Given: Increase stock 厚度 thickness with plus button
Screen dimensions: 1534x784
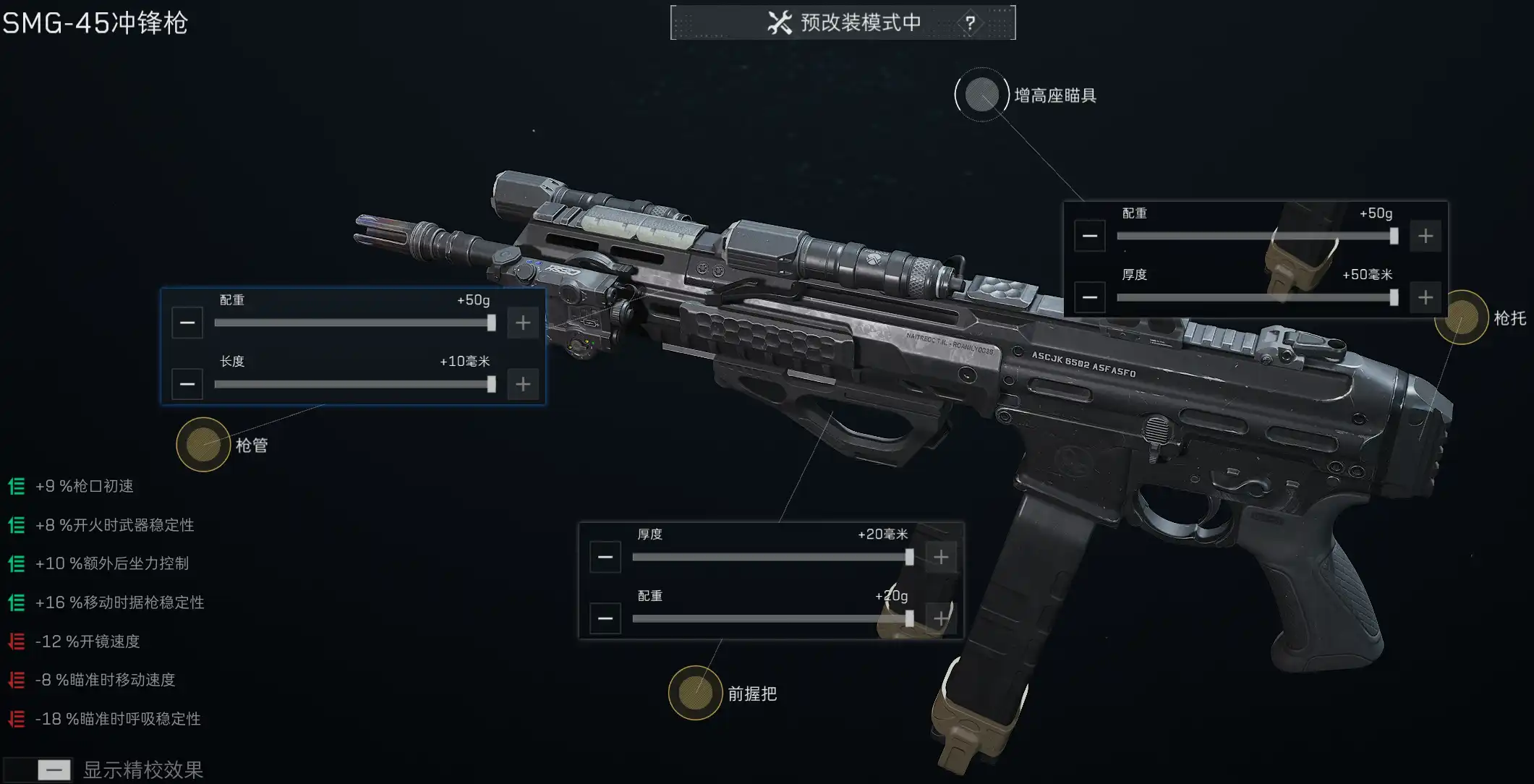Looking at the screenshot, I should (1426, 297).
